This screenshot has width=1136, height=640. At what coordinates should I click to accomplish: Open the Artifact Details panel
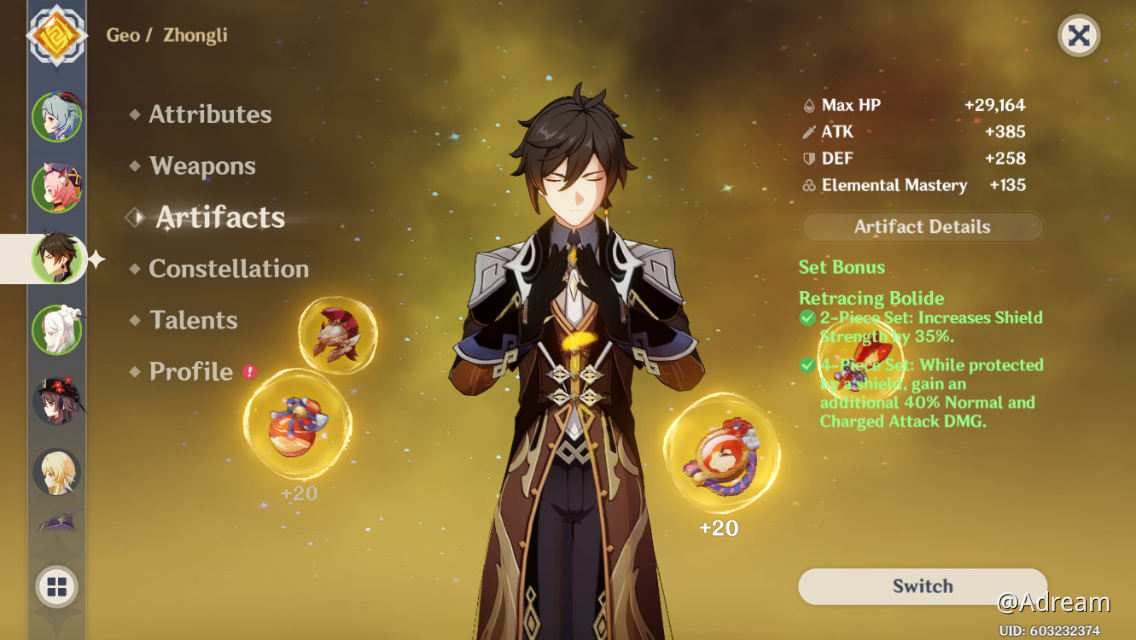pos(922,227)
